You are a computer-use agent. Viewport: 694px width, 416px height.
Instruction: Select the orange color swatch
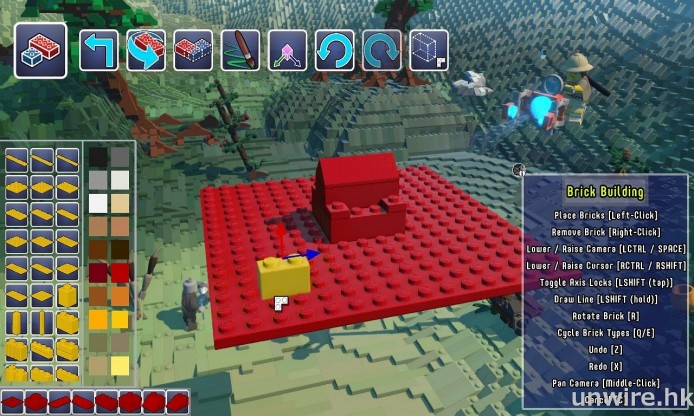click(120, 295)
